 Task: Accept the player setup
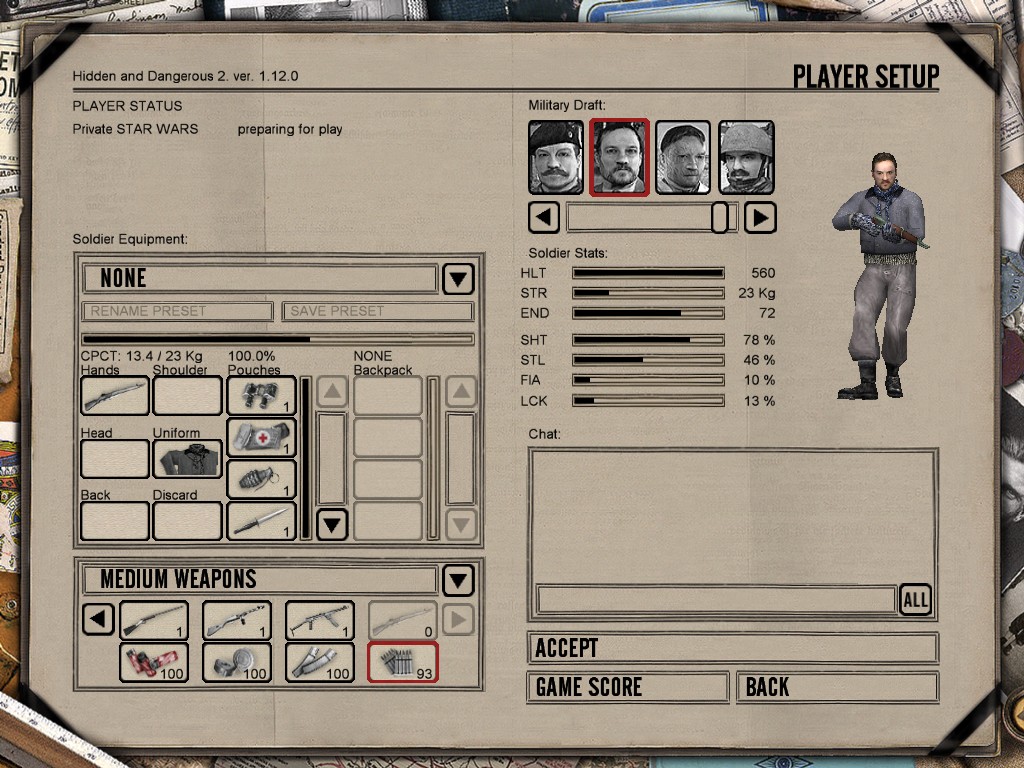tap(732, 648)
